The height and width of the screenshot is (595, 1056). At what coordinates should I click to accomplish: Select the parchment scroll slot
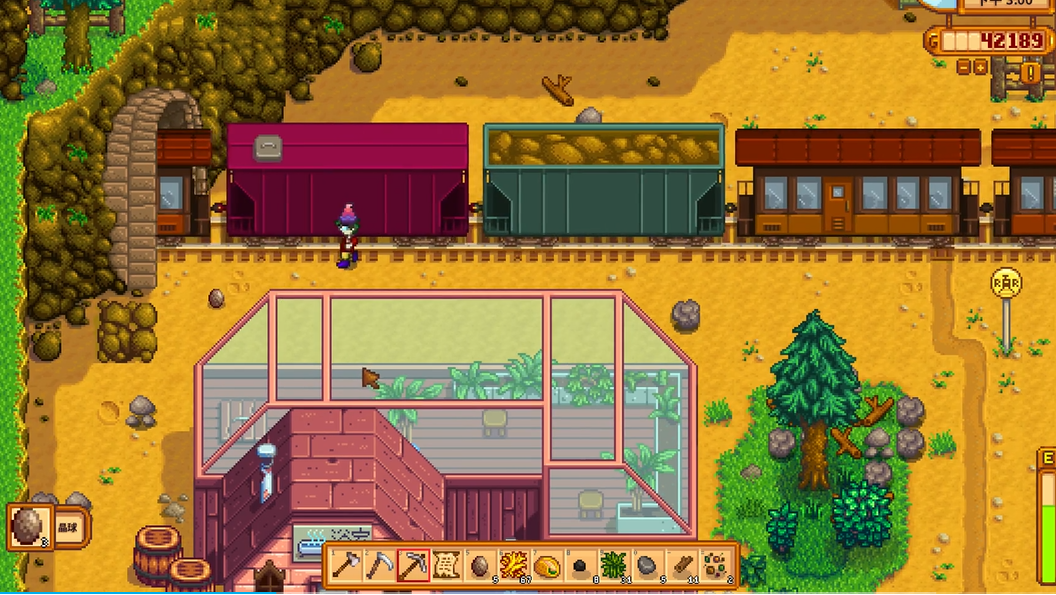pos(446,565)
